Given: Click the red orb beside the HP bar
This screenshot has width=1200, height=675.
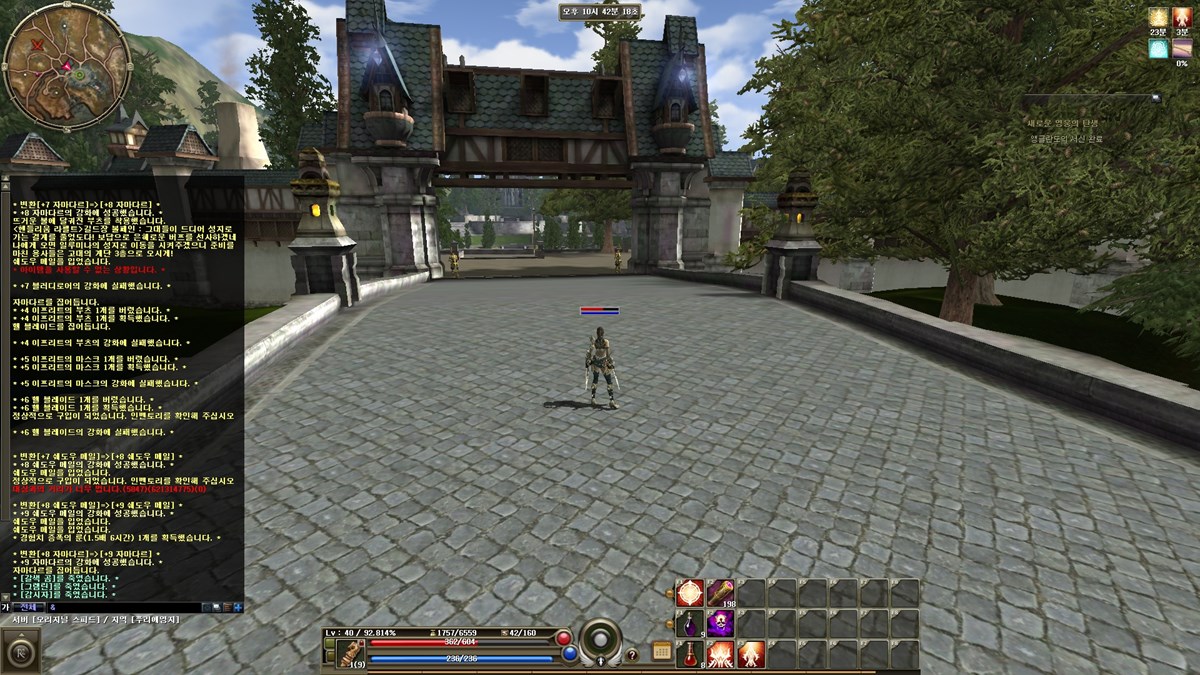Looking at the screenshot, I should (564, 638).
